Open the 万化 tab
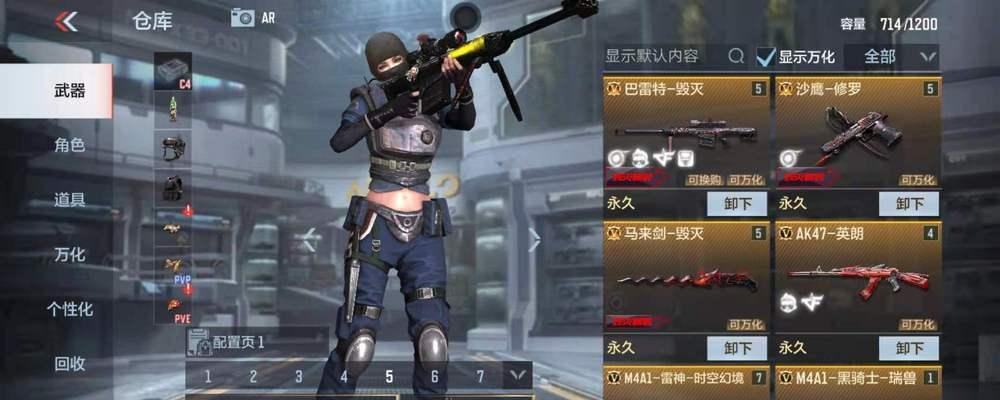 (x=69, y=254)
